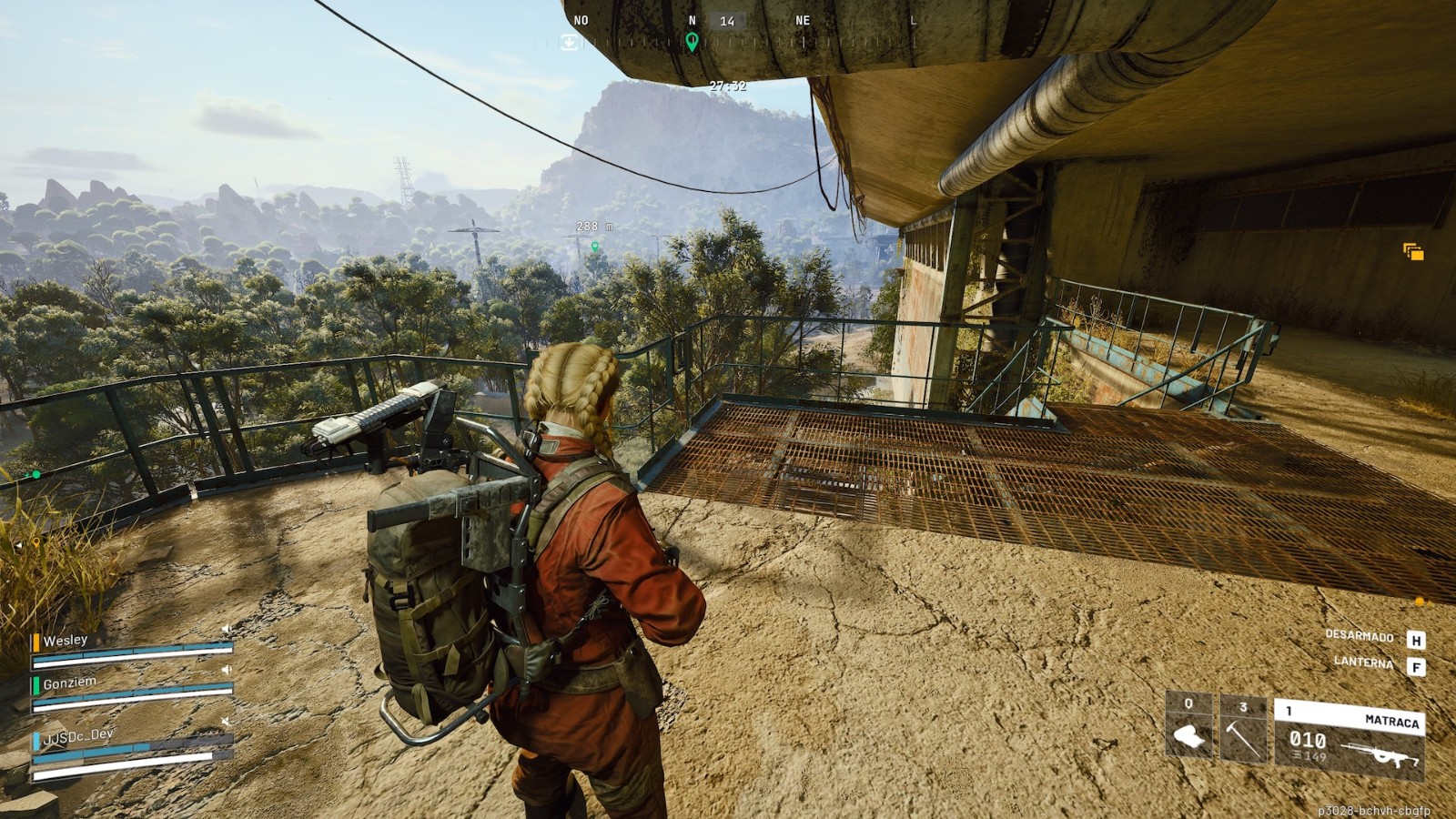Select the bandage item slot
Image resolution: width=1456 pixels, height=819 pixels.
point(1189,729)
